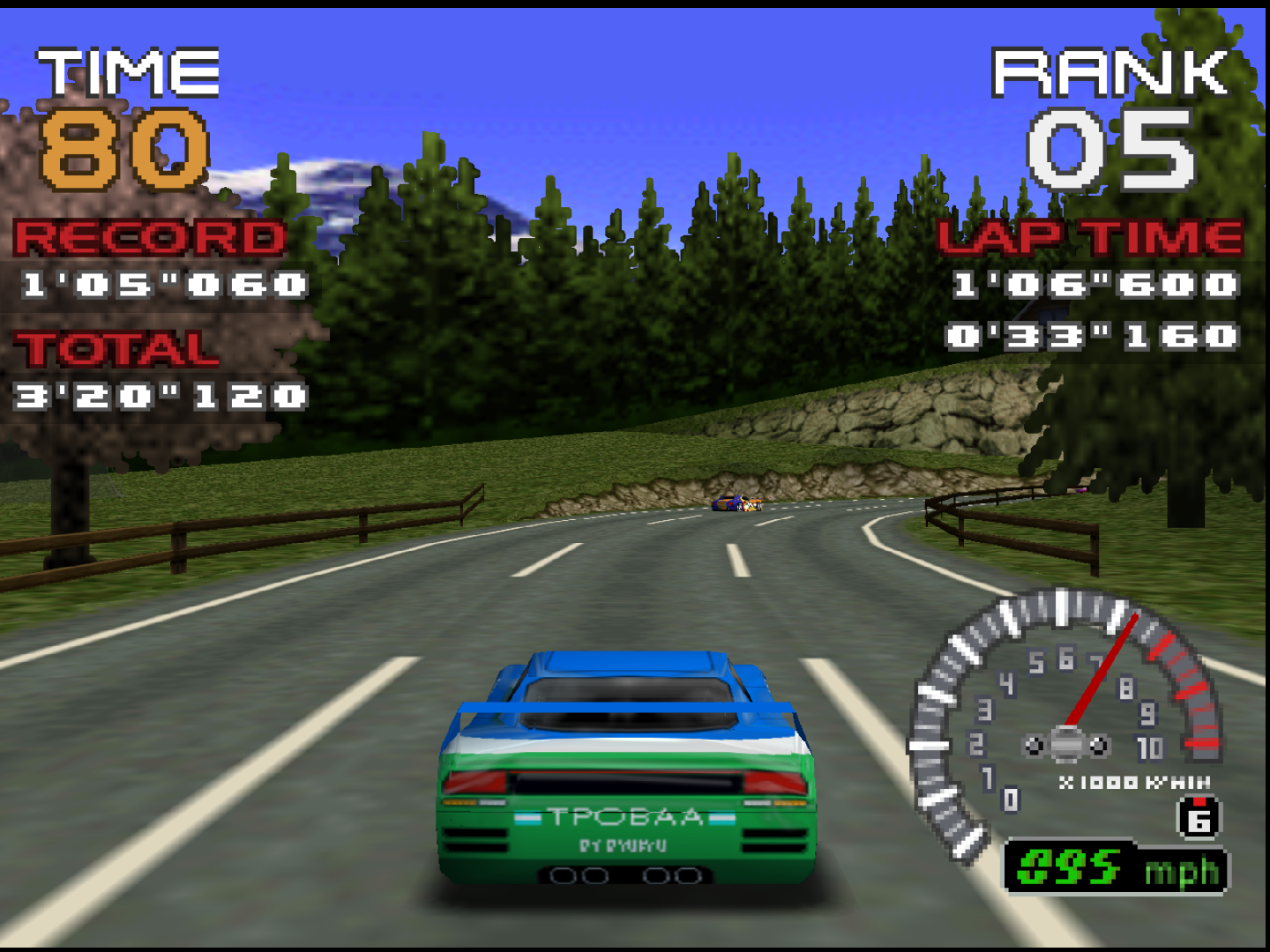Click the x1000 K/MIN label
This screenshot has width=1270, height=952.
(x=1135, y=780)
